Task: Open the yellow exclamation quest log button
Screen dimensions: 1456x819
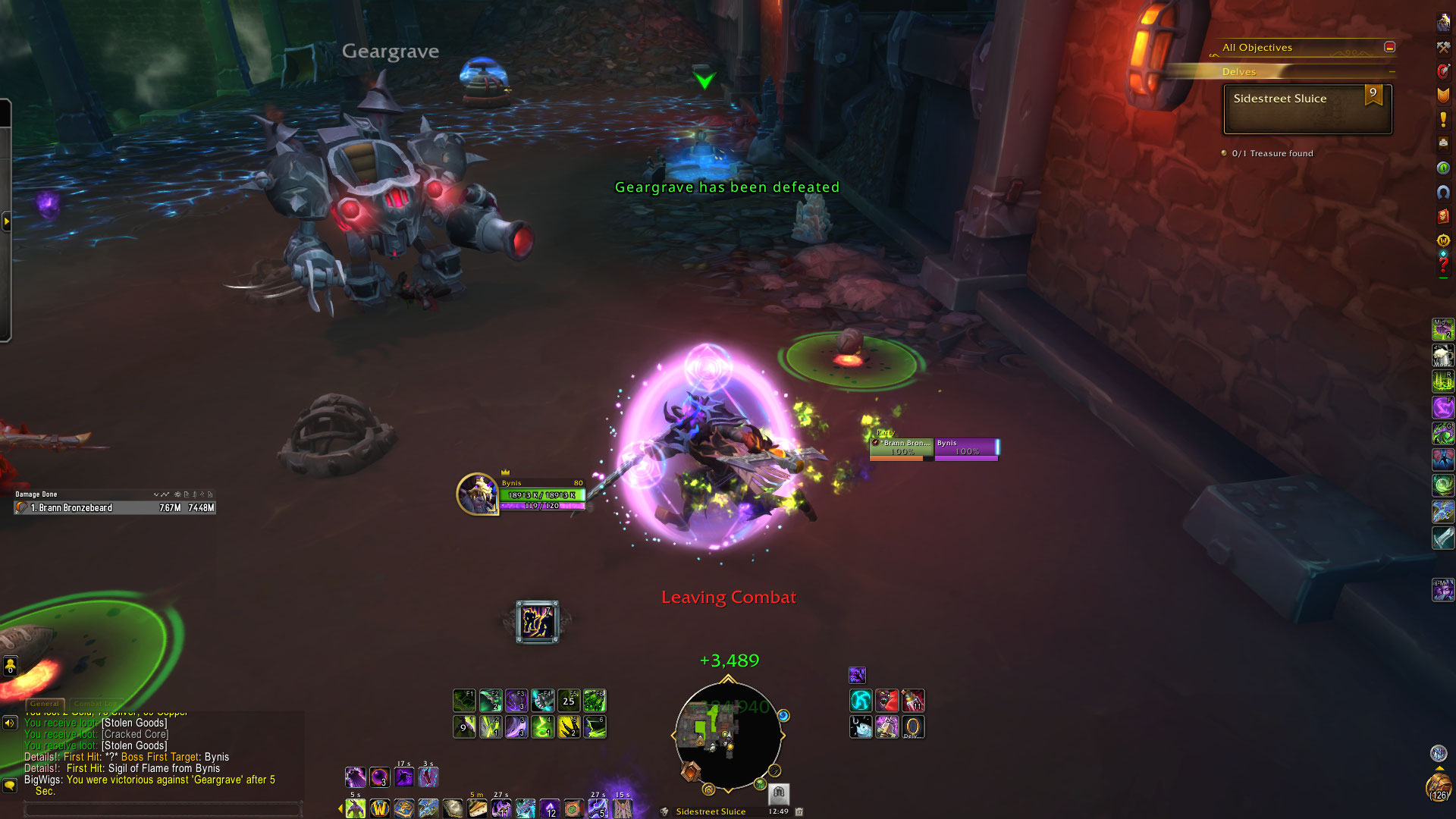Action: [x=1442, y=119]
